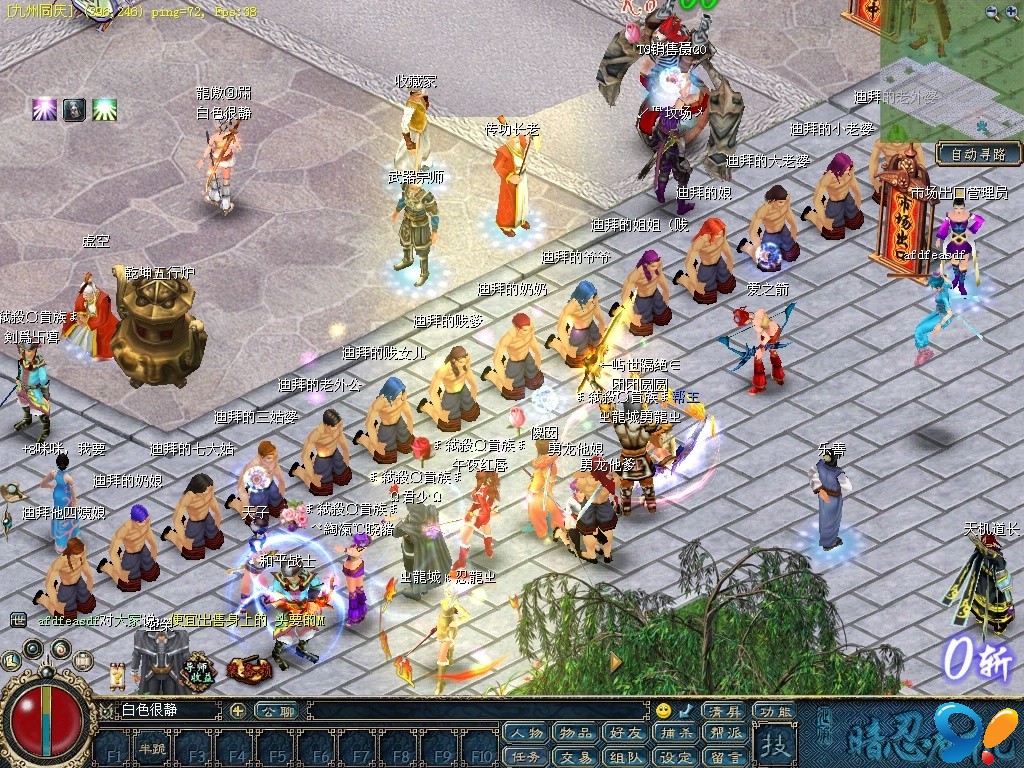
Task: Open the smiley emoticon picker
Action: 663,711
